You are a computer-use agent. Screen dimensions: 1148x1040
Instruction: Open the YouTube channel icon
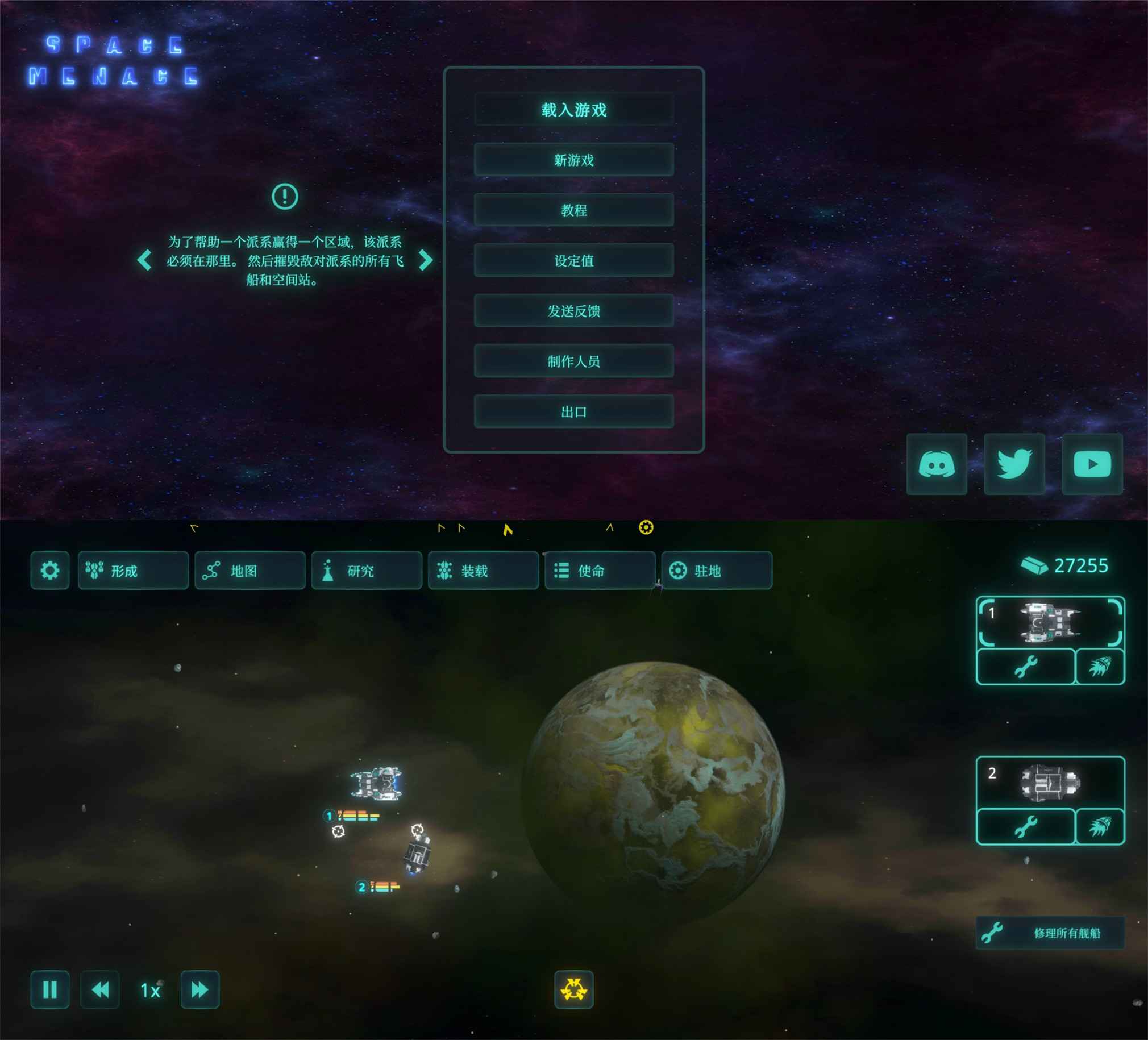(1093, 464)
